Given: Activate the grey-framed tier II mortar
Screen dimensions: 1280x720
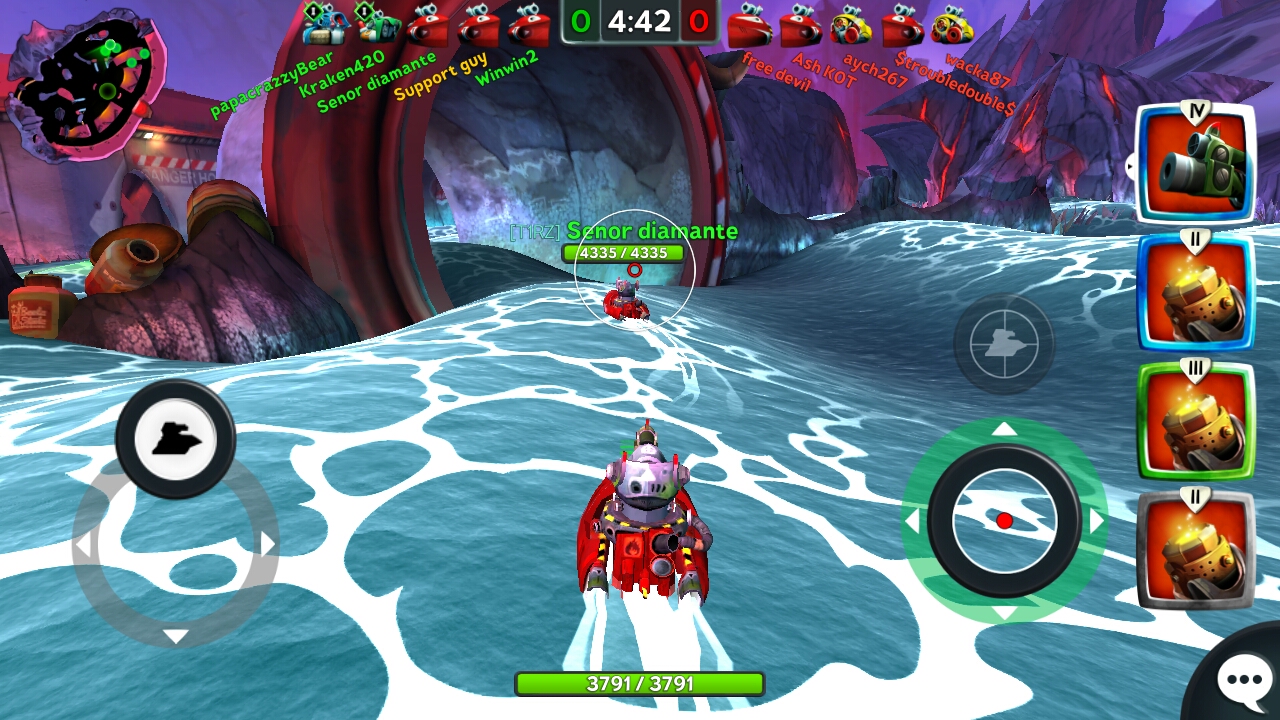Looking at the screenshot, I should point(1195,548).
